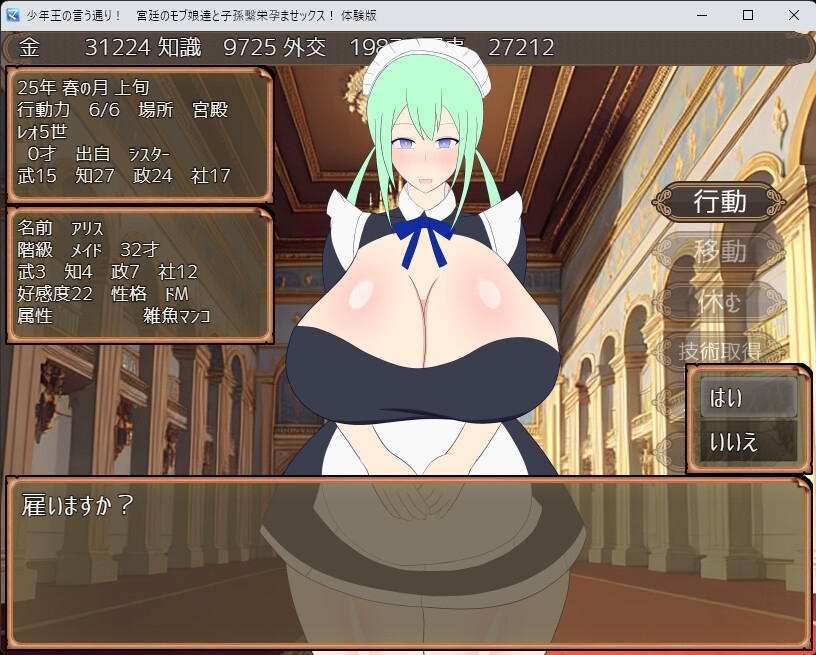Choose the 休む rest command
This screenshot has height=655, width=816.
click(x=719, y=300)
